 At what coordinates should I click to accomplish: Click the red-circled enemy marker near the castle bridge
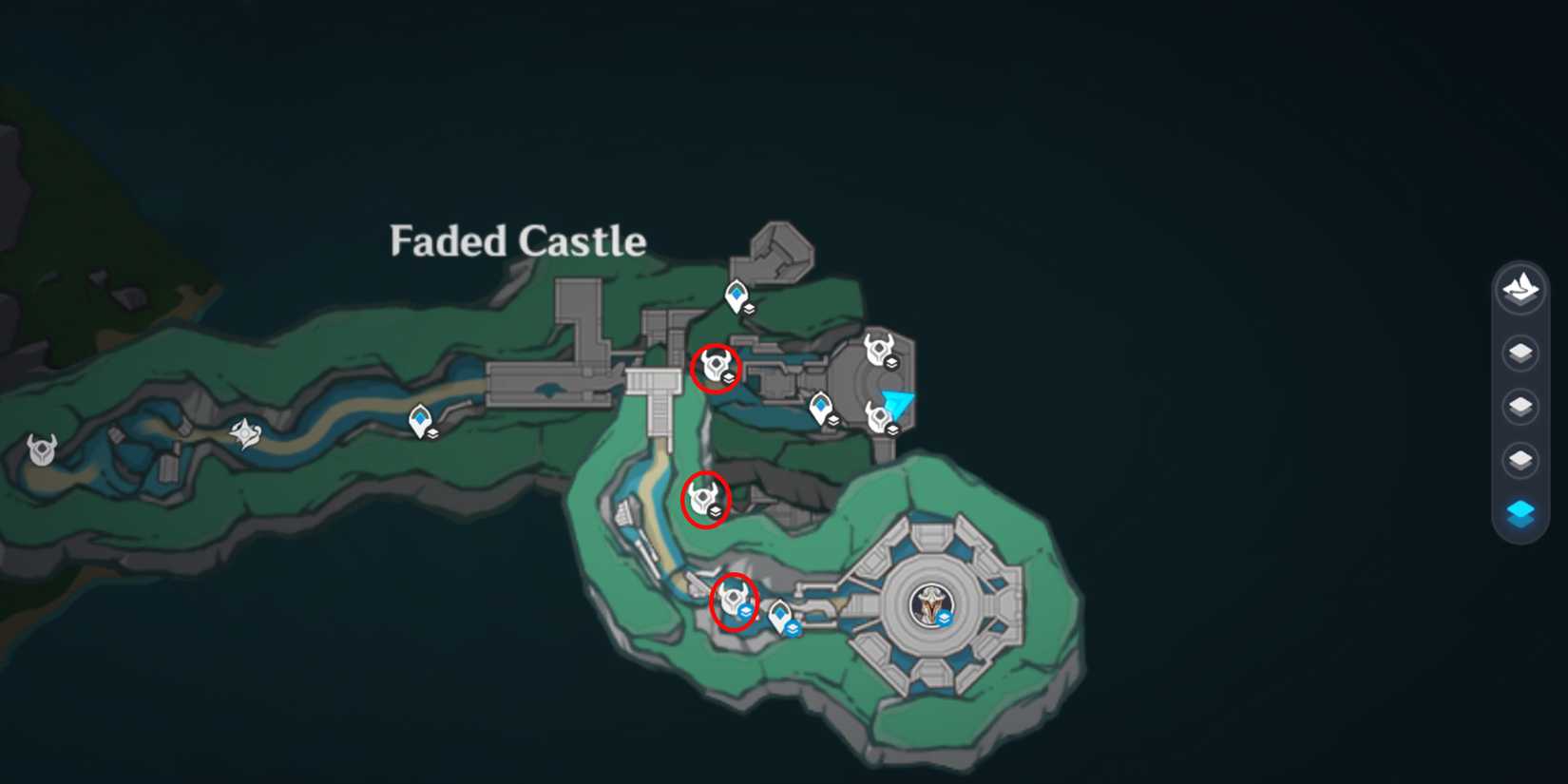click(715, 366)
